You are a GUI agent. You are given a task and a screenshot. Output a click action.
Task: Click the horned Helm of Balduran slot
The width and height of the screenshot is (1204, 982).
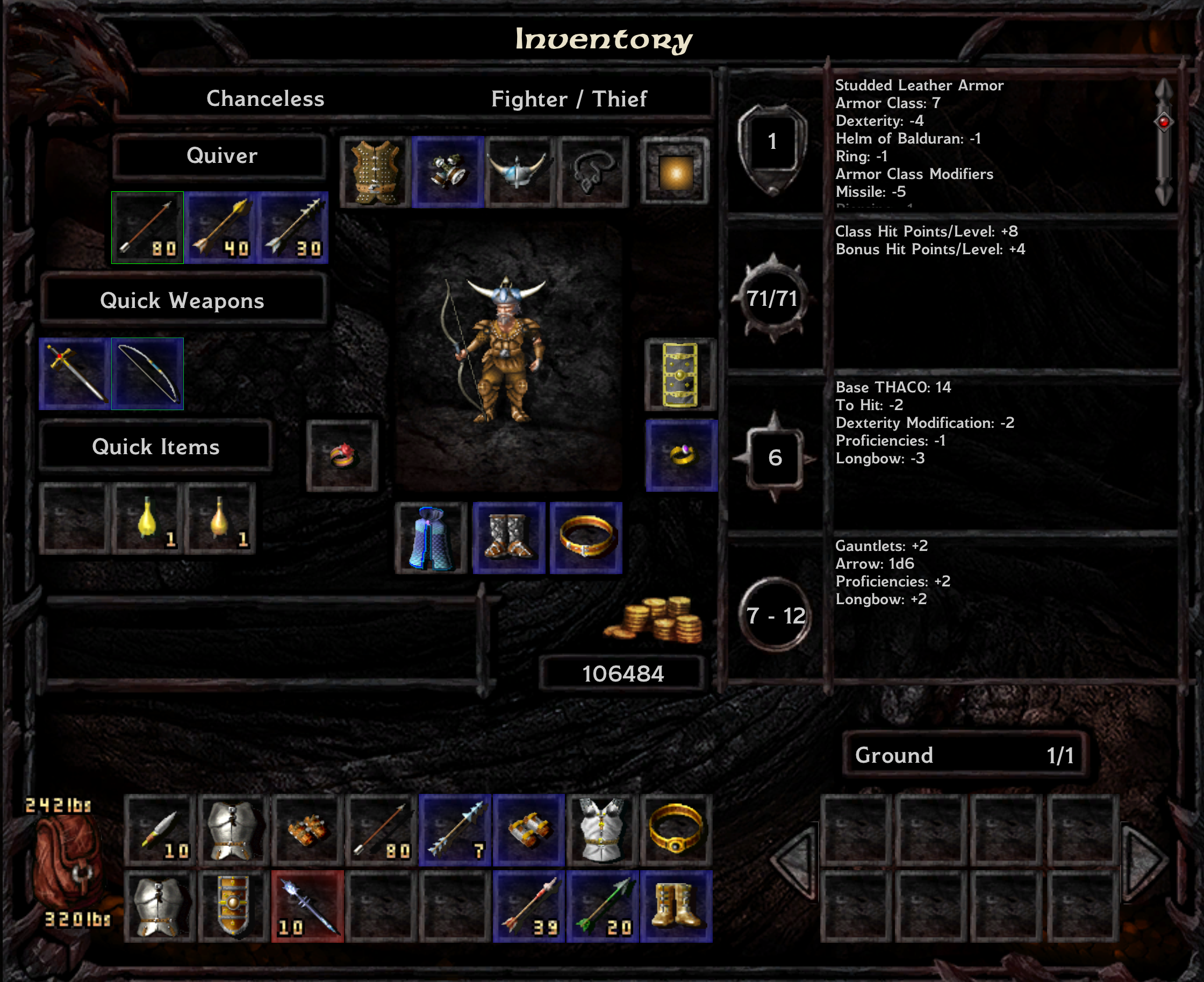pyautogui.click(x=520, y=172)
